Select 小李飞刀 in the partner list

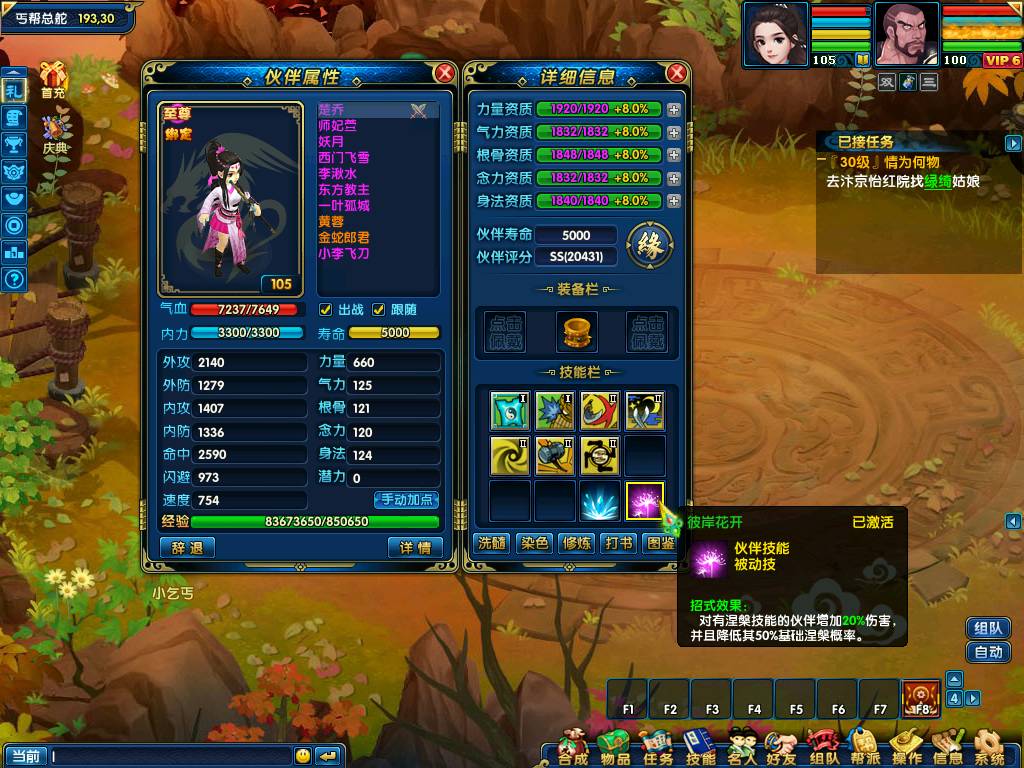coord(344,253)
